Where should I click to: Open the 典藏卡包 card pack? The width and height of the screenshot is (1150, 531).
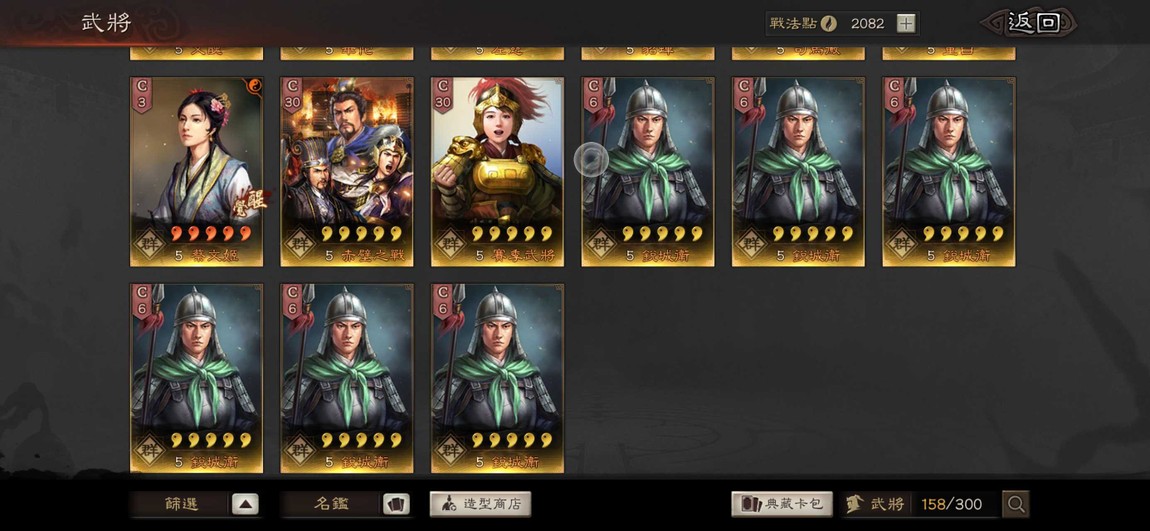782,504
